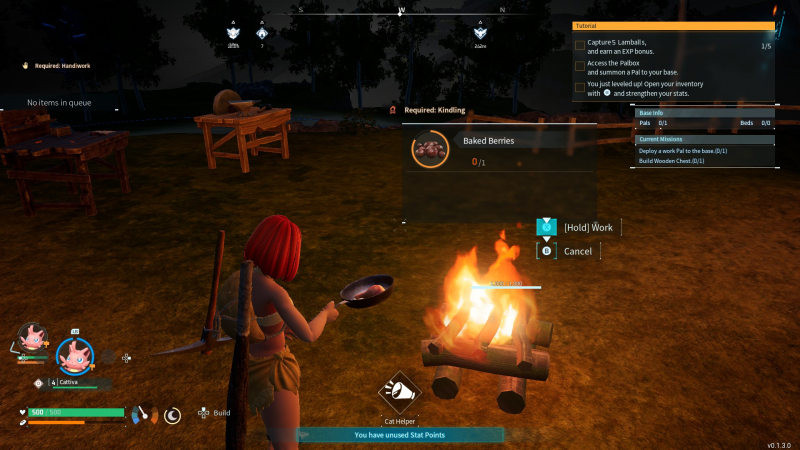Tick the Access the Palbox tutorial checkbox
The image size is (800, 450).
pyautogui.click(x=580, y=66)
